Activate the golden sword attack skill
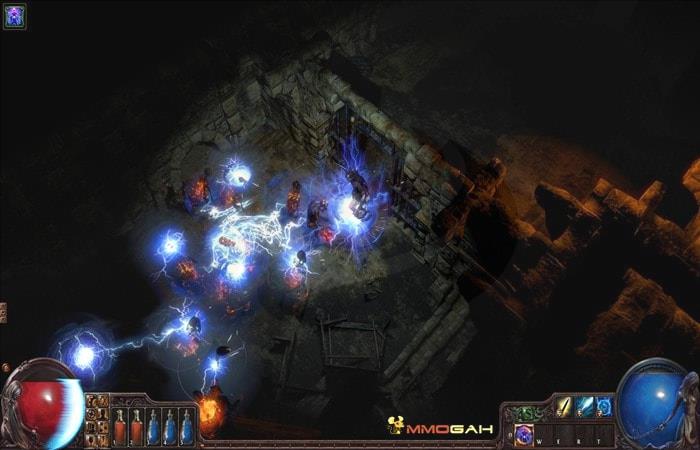This screenshot has height=450, width=700. click(x=565, y=406)
